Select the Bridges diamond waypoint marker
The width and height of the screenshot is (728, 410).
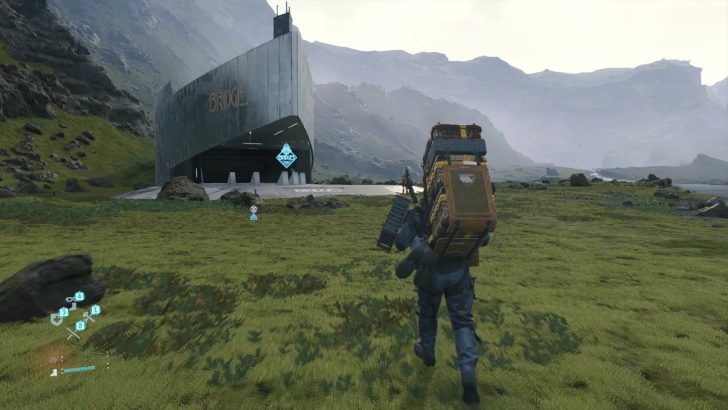click(286, 155)
